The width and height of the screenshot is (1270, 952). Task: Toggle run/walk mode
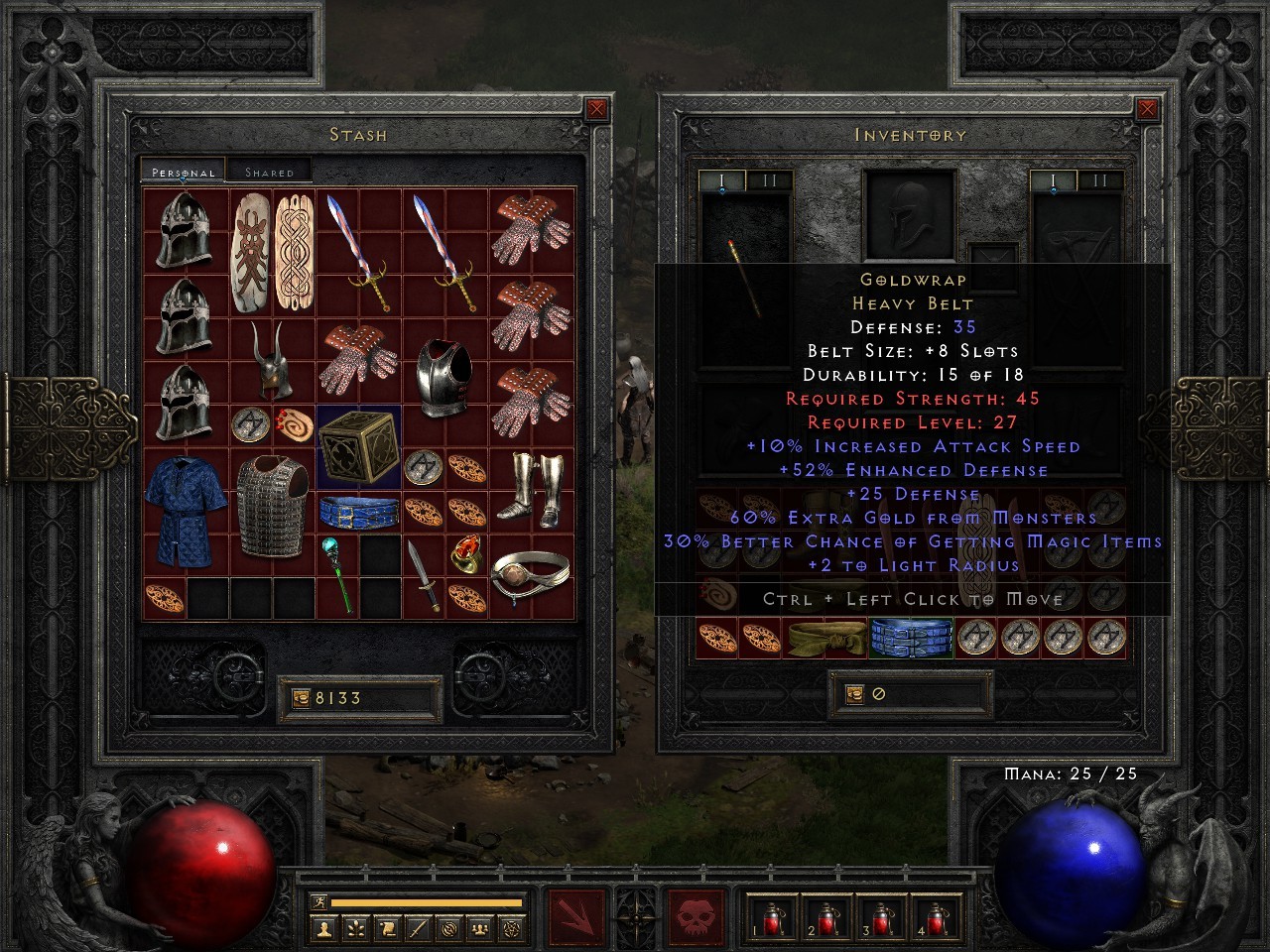click(x=319, y=902)
